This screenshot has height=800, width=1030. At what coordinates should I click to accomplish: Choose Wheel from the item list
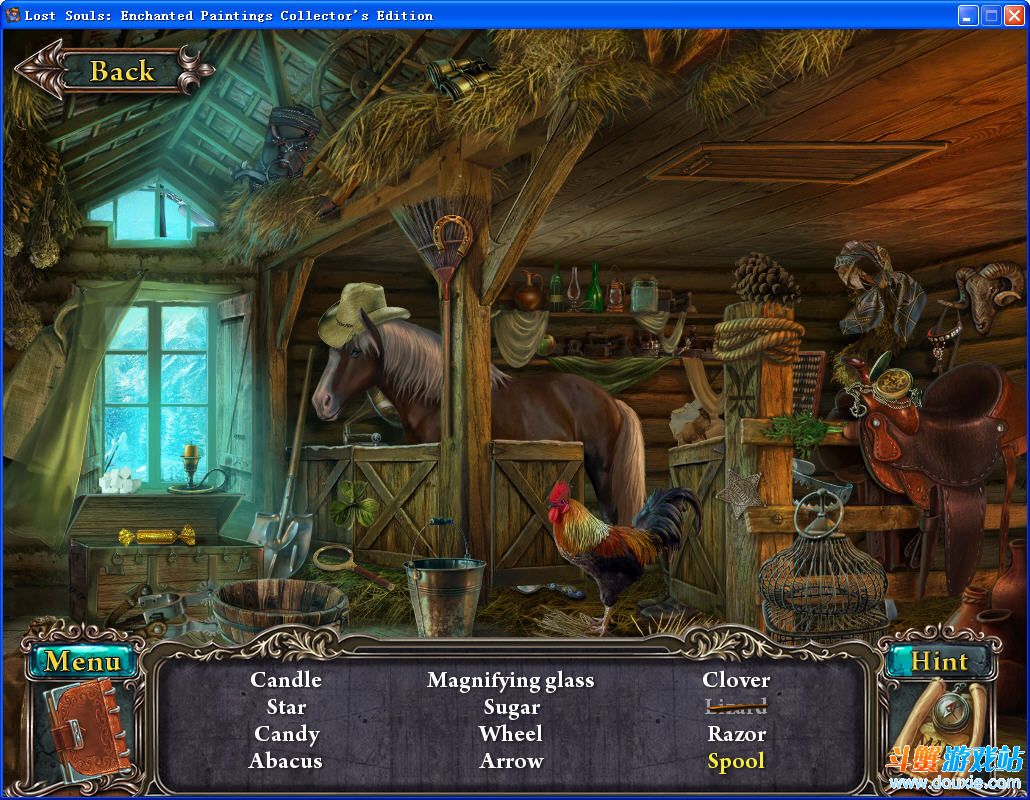[x=511, y=734]
